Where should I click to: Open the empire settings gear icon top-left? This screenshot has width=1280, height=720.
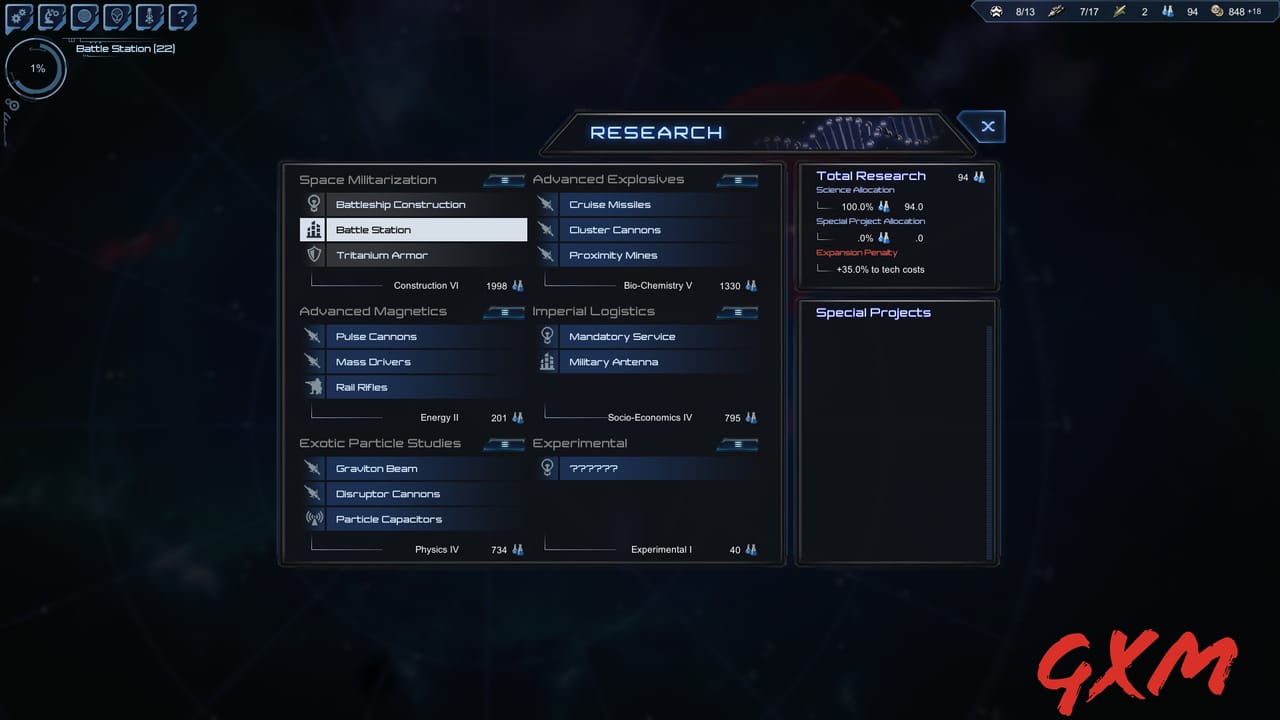(x=17, y=16)
